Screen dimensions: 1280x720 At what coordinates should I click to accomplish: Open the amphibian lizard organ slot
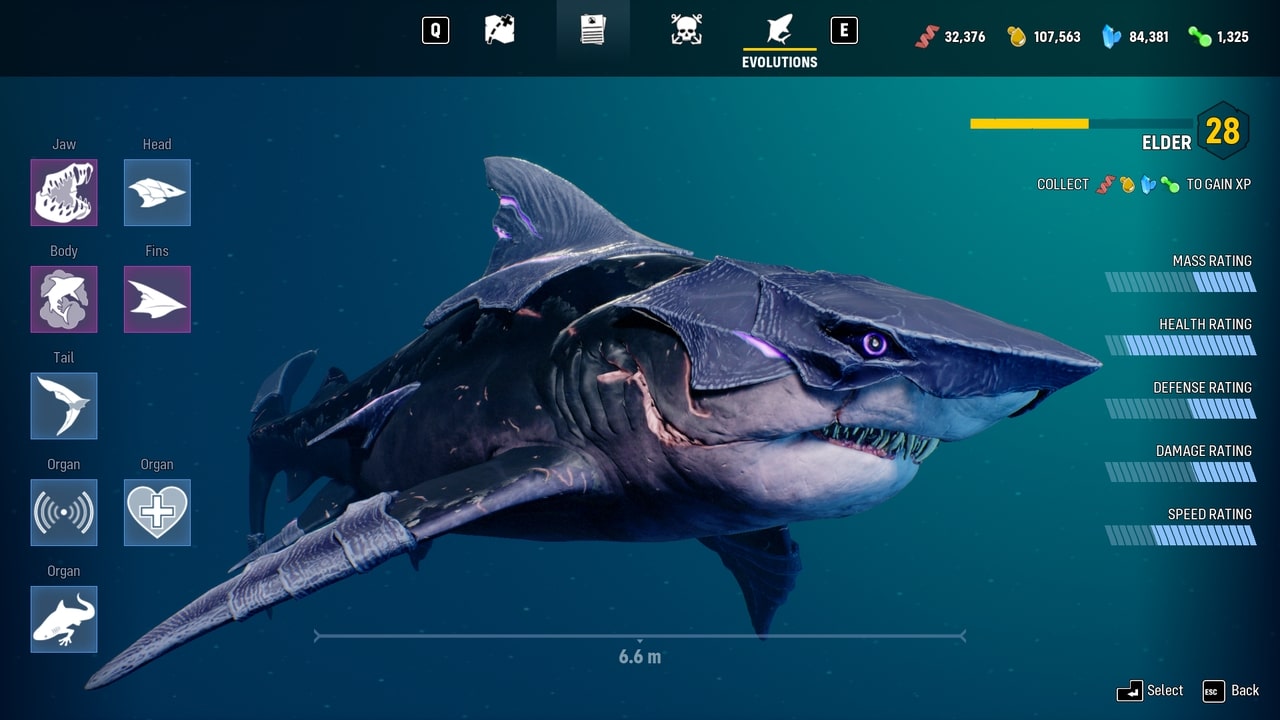(64, 619)
